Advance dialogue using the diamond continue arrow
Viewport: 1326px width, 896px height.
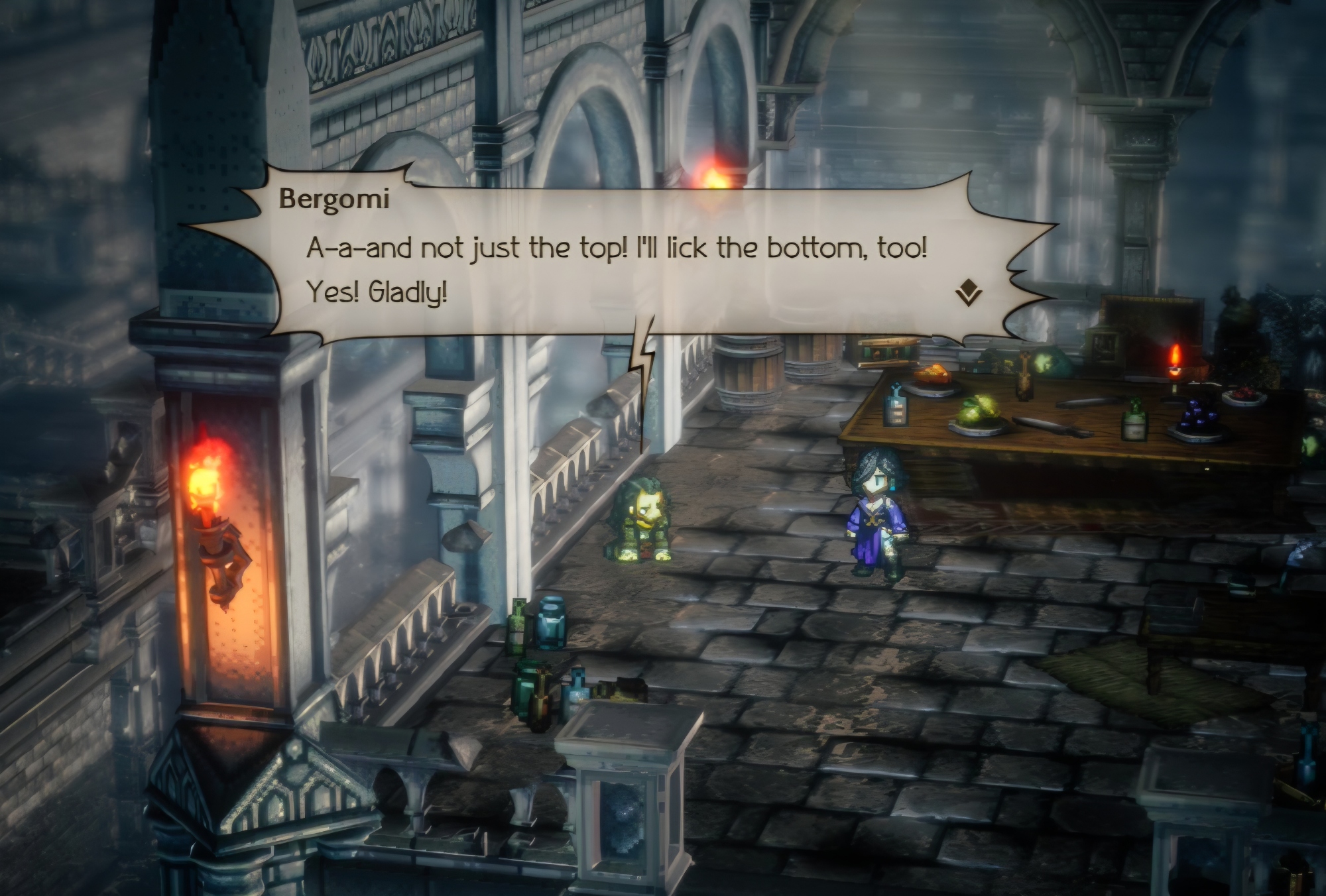point(969,292)
